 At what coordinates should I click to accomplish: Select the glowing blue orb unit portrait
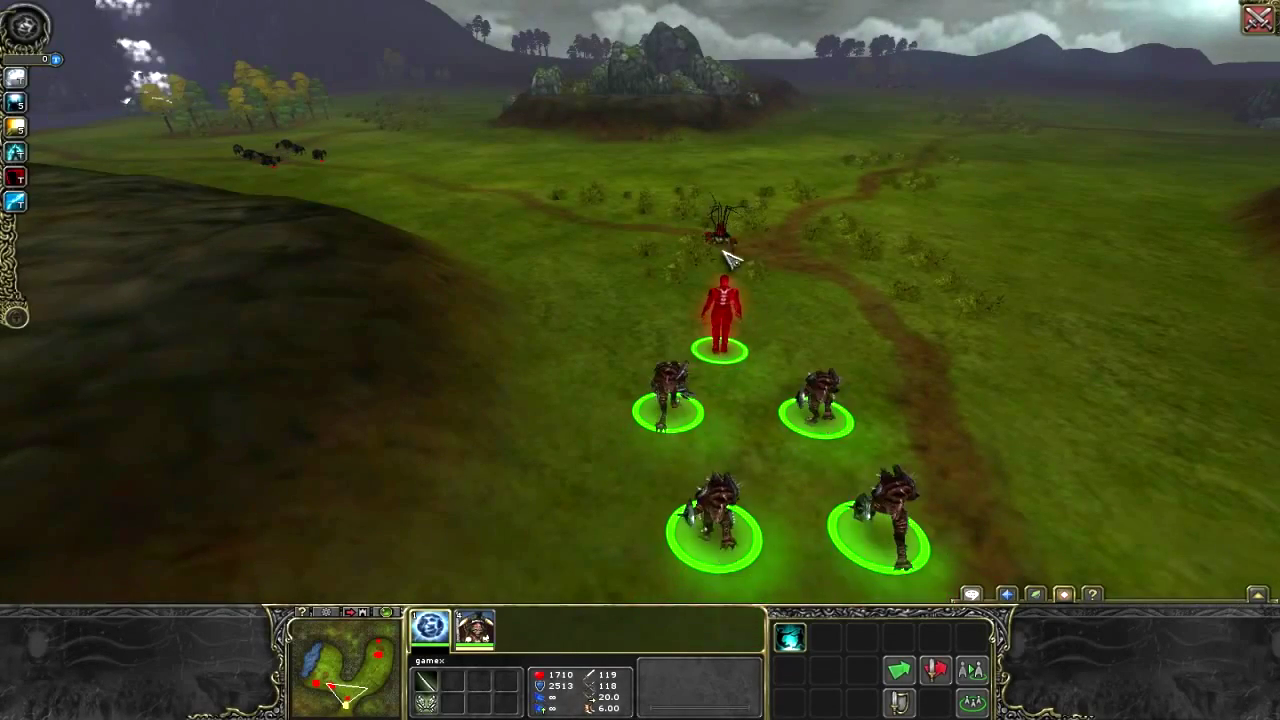430,627
